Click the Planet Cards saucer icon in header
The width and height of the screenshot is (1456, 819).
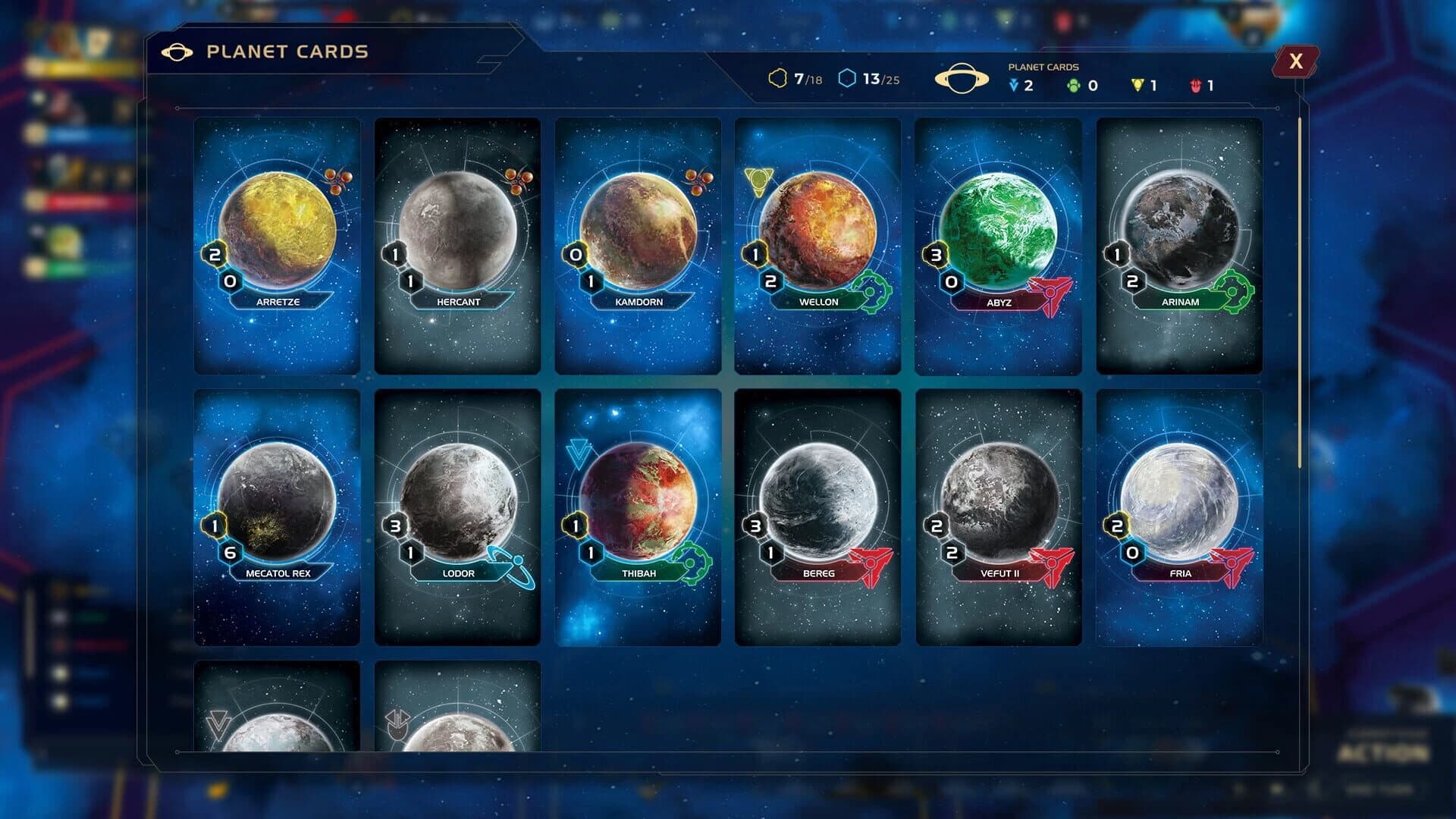point(962,78)
